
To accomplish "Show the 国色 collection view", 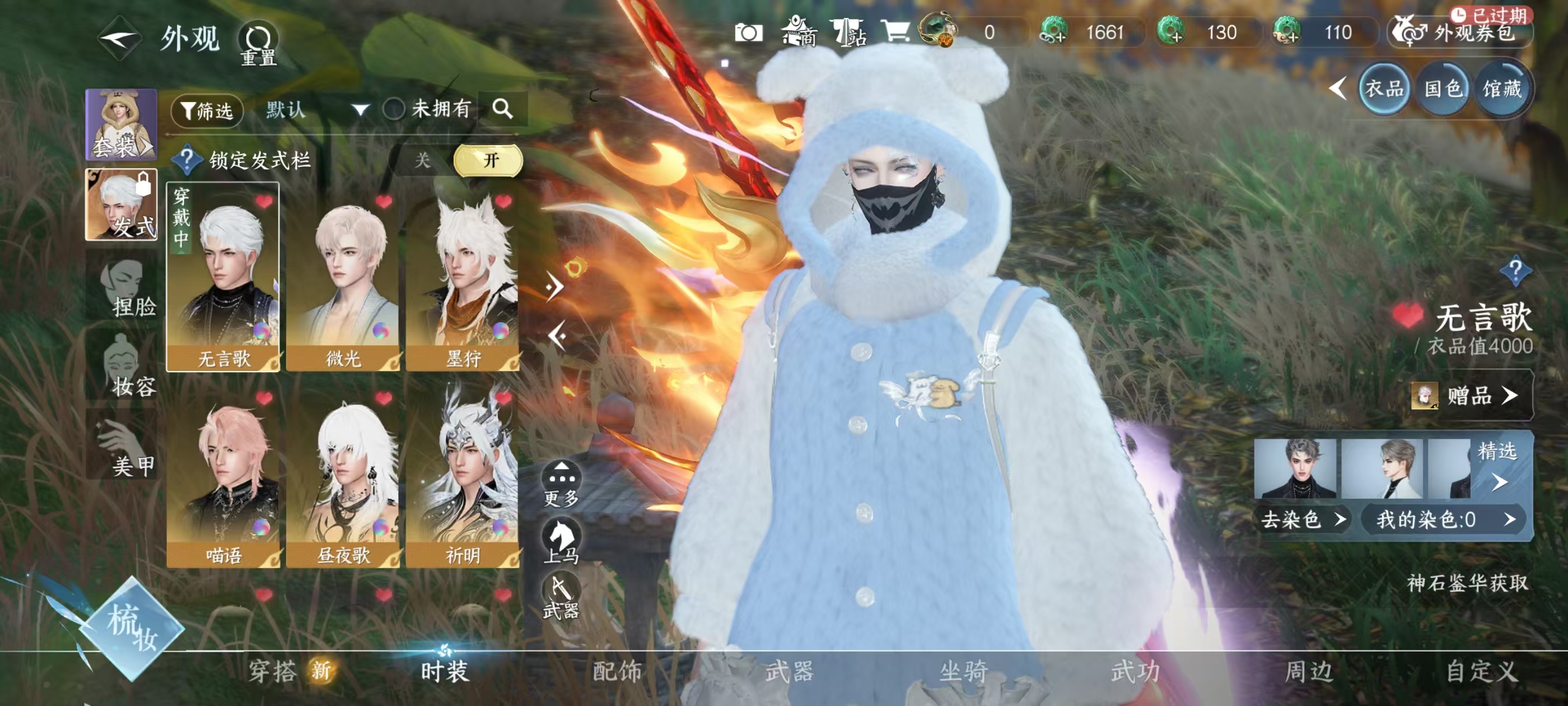I will pyautogui.click(x=1443, y=90).
